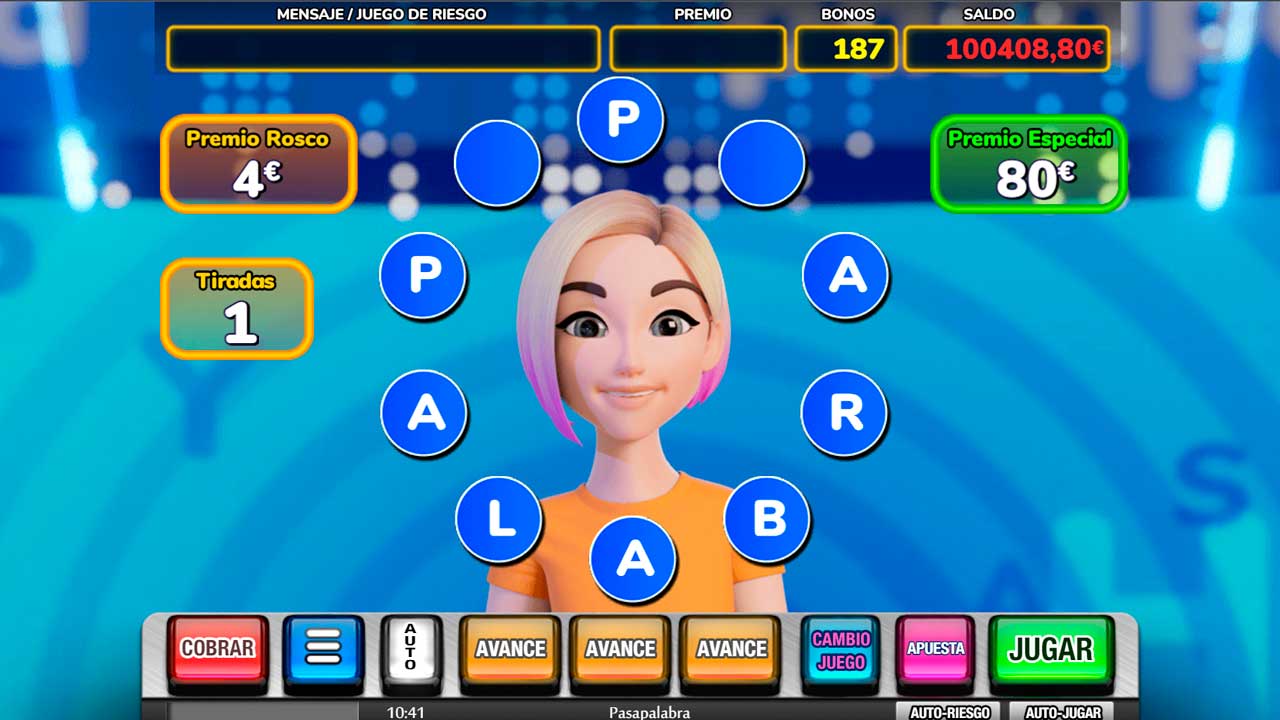The image size is (1280, 720).
Task: Open the blue three-line menu button
Action: 323,649
